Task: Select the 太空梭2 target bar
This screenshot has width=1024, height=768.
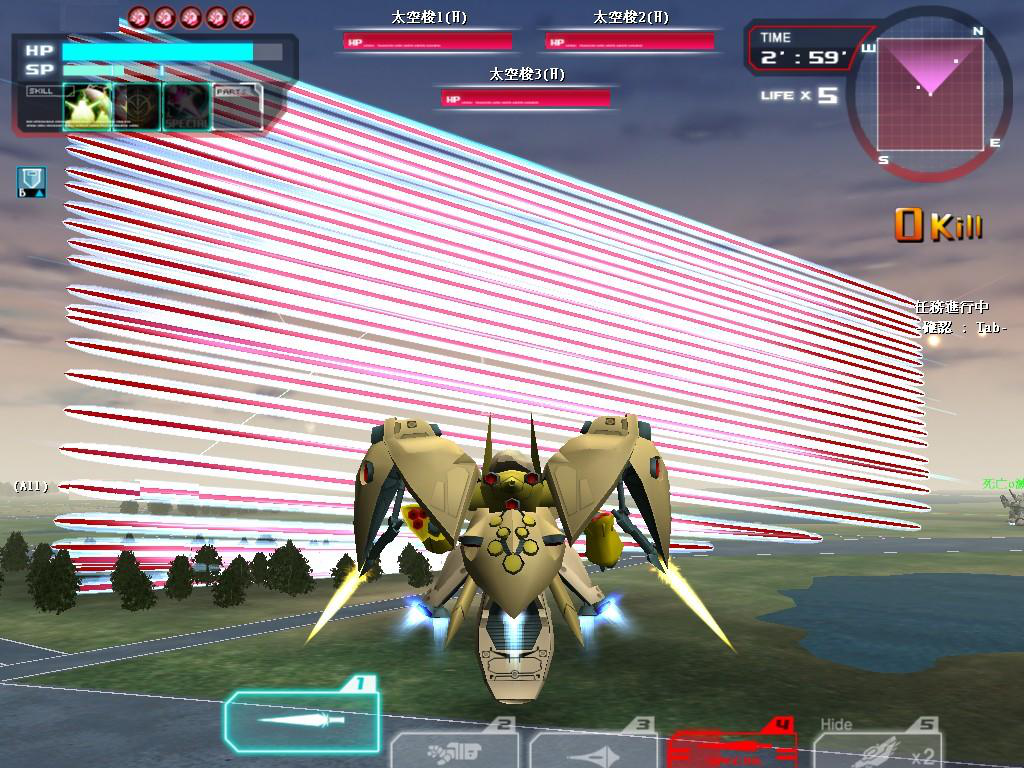Action: (x=630, y=41)
